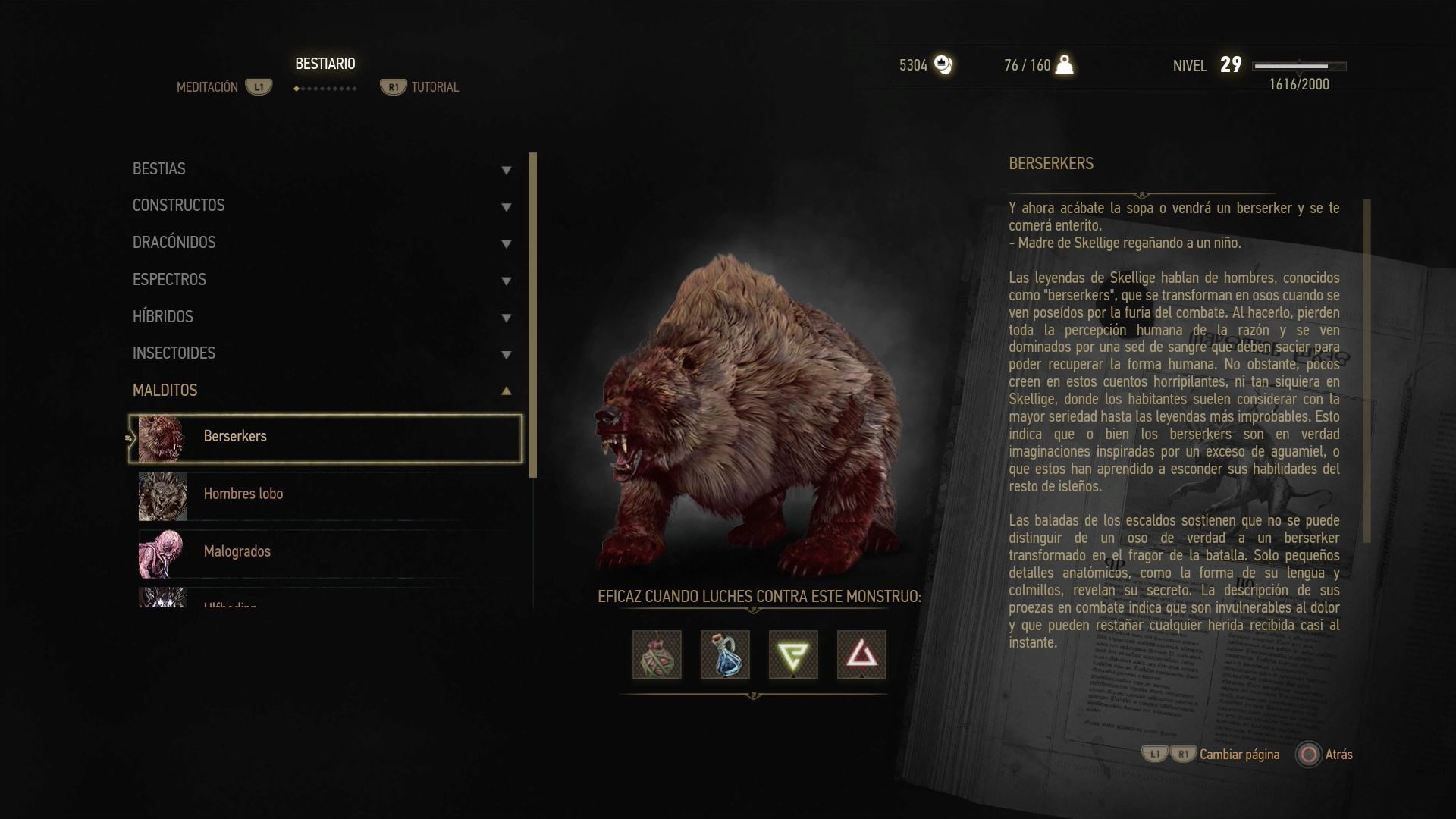Switch to the Meditación tab
The width and height of the screenshot is (1456, 819).
[x=208, y=87]
